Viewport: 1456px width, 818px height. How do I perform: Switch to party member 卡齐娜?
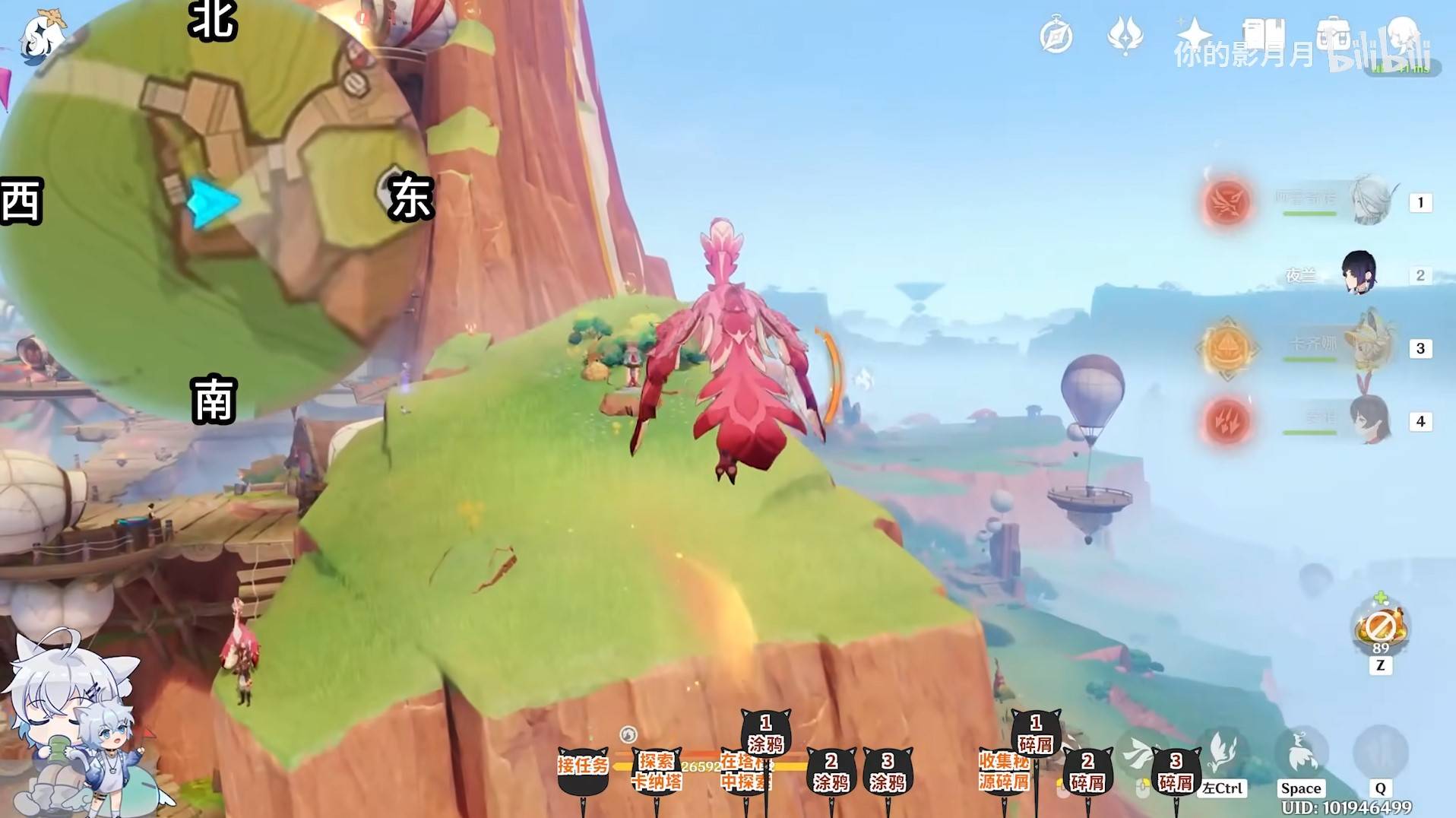coord(1372,347)
